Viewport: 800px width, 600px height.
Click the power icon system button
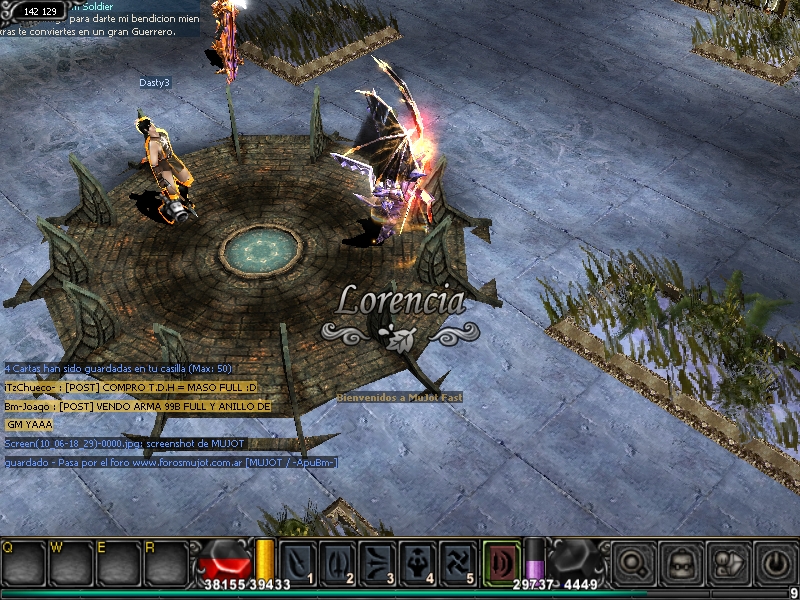[x=775, y=563]
